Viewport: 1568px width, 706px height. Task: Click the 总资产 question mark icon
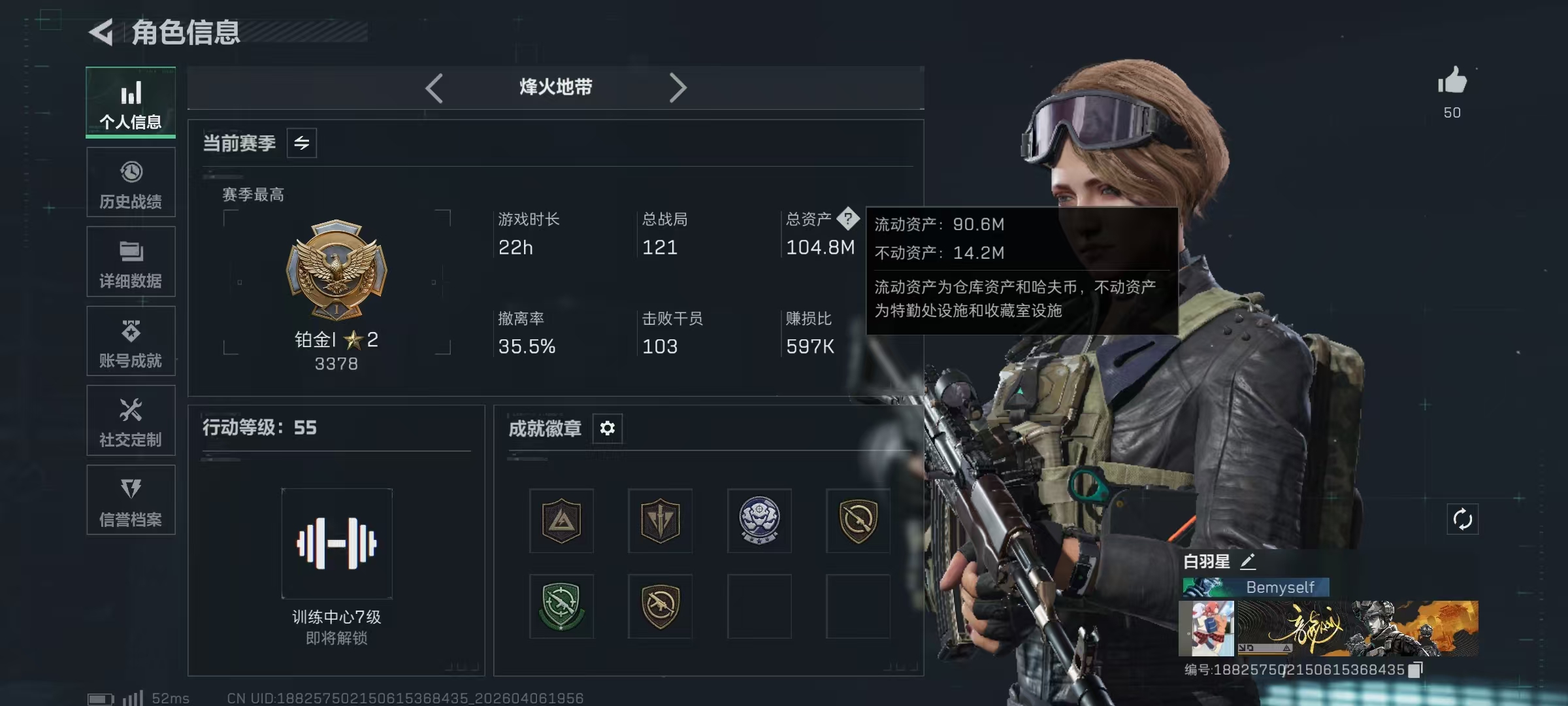pos(847,218)
